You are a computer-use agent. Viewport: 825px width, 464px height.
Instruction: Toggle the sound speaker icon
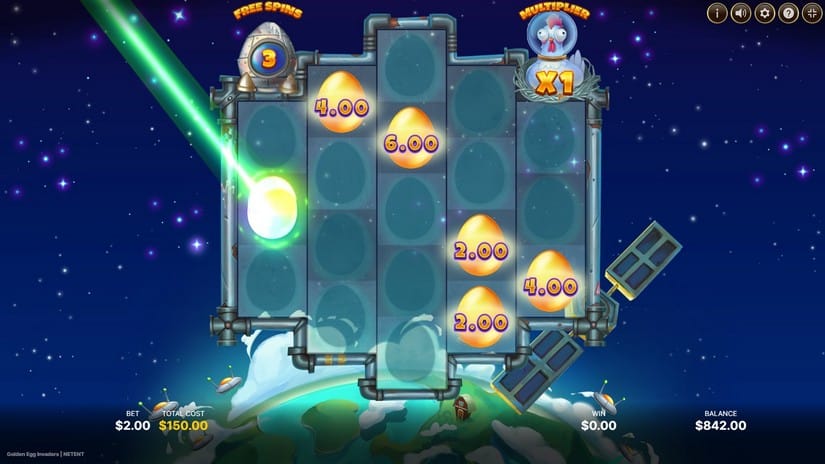[x=741, y=13]
